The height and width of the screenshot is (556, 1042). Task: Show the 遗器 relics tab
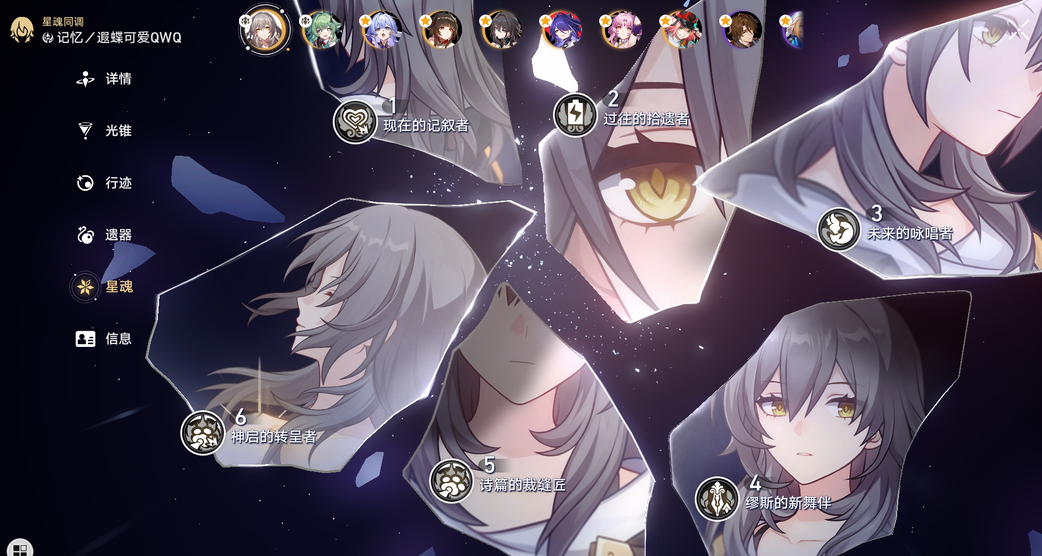coord(106,235)
